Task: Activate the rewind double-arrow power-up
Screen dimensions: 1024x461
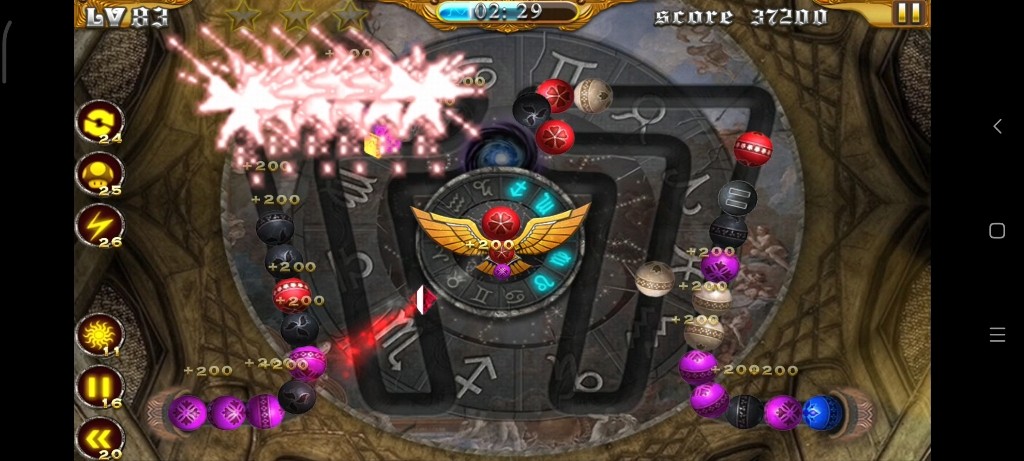Action: click(99, 438)
